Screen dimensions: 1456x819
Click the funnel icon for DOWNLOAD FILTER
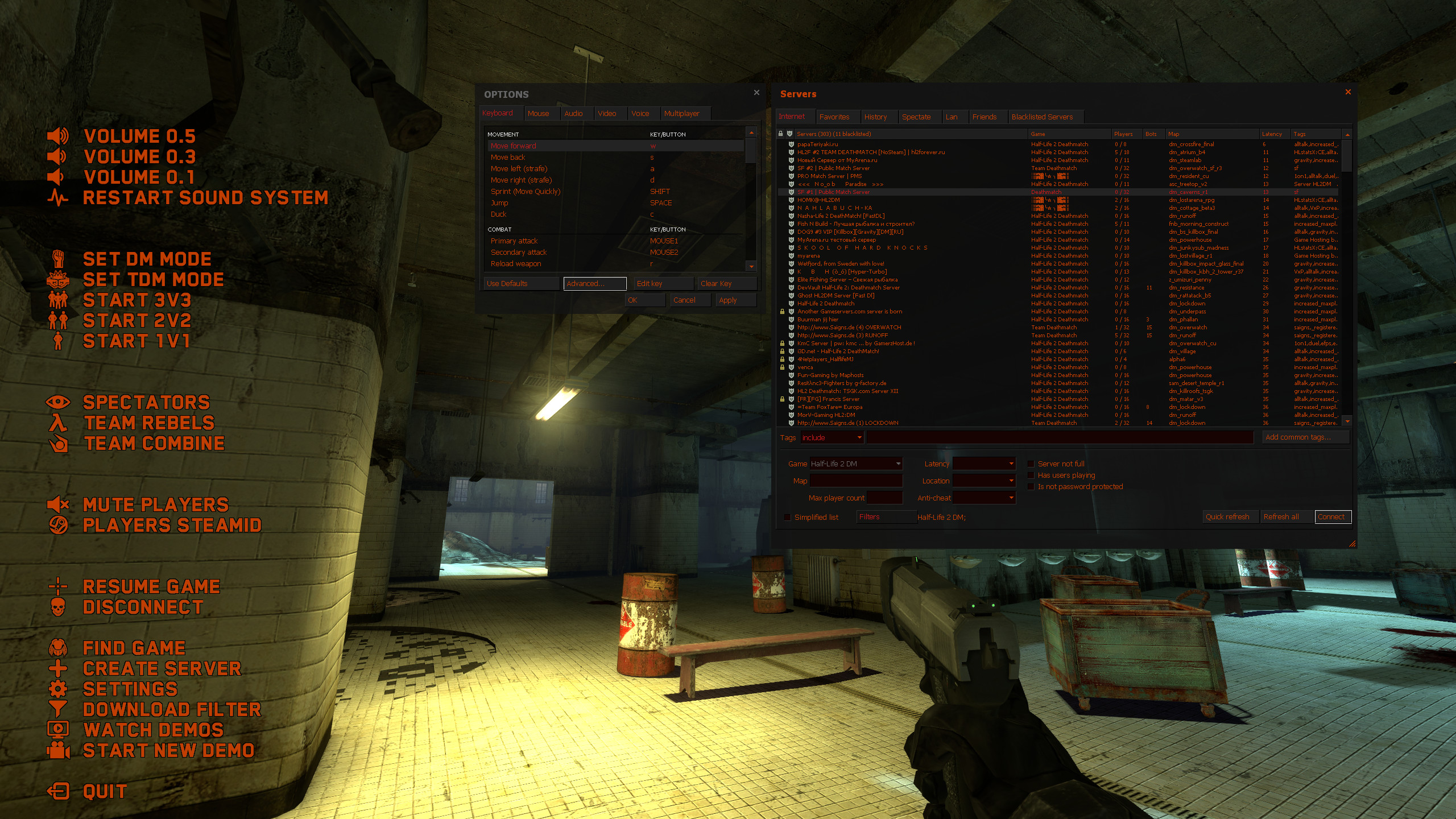pos(59,709)
